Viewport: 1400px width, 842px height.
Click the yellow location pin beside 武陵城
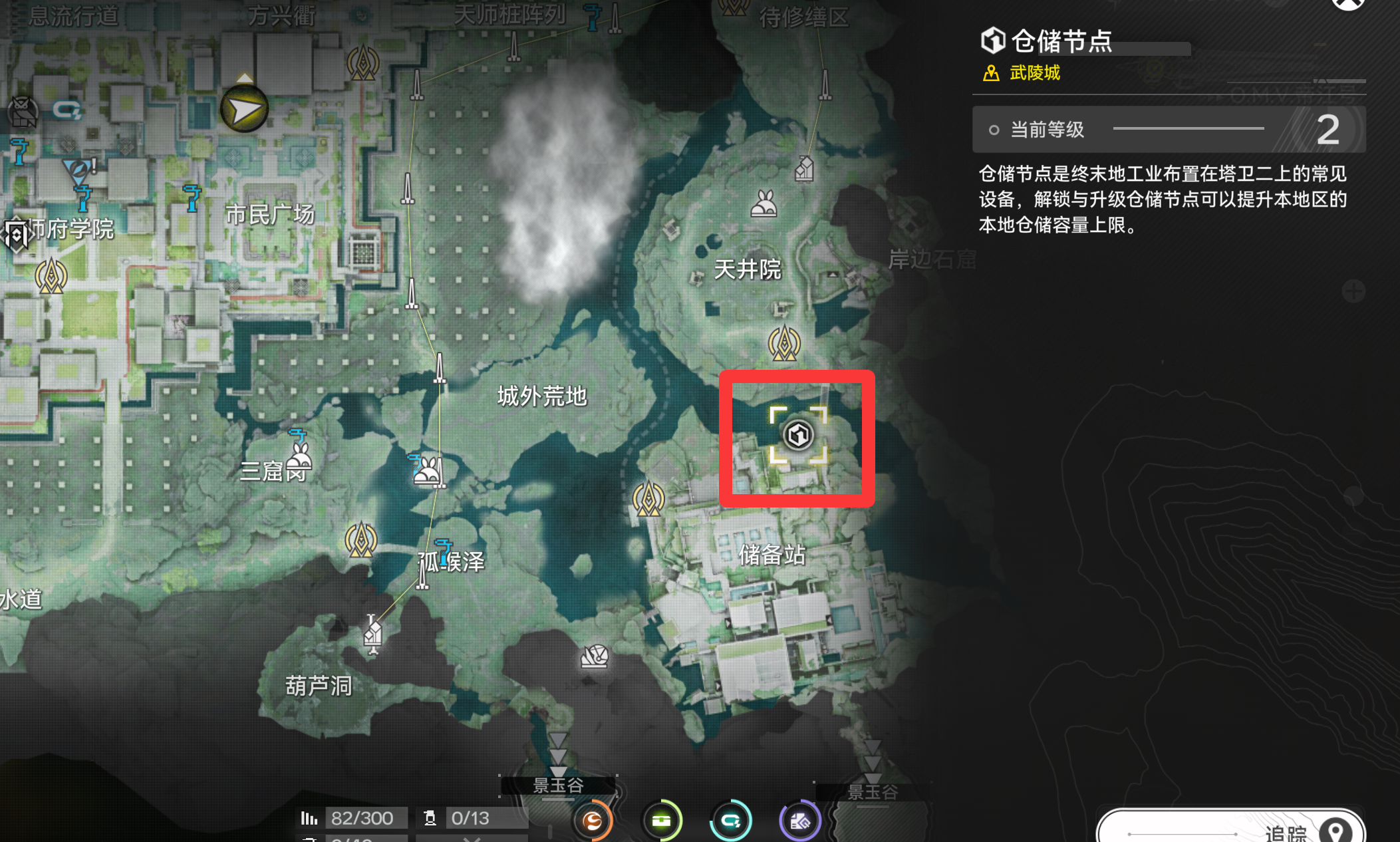pyautogui.click(x=991, y=73)
